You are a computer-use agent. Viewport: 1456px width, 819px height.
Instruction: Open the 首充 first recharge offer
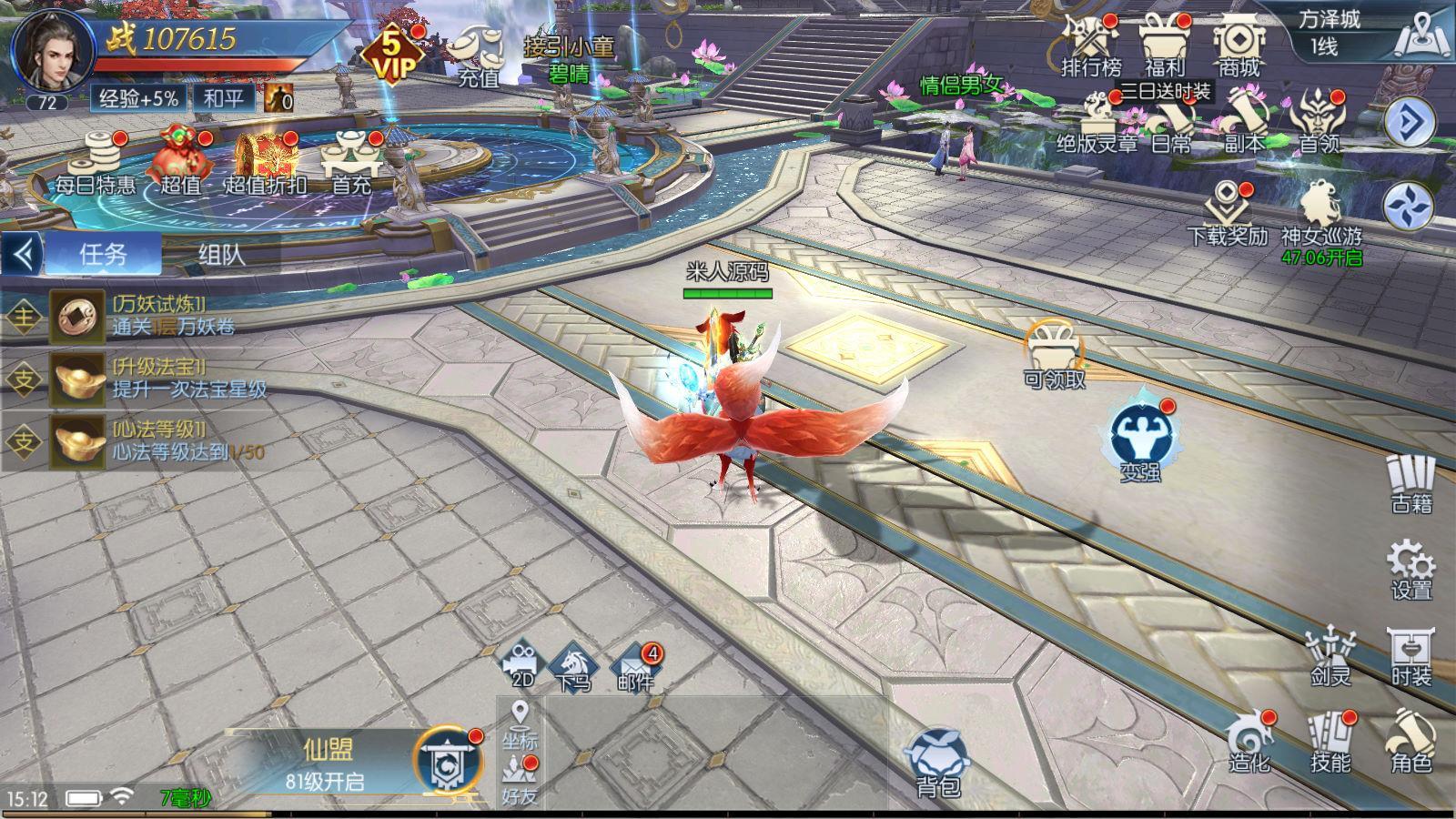click(351, 164)
